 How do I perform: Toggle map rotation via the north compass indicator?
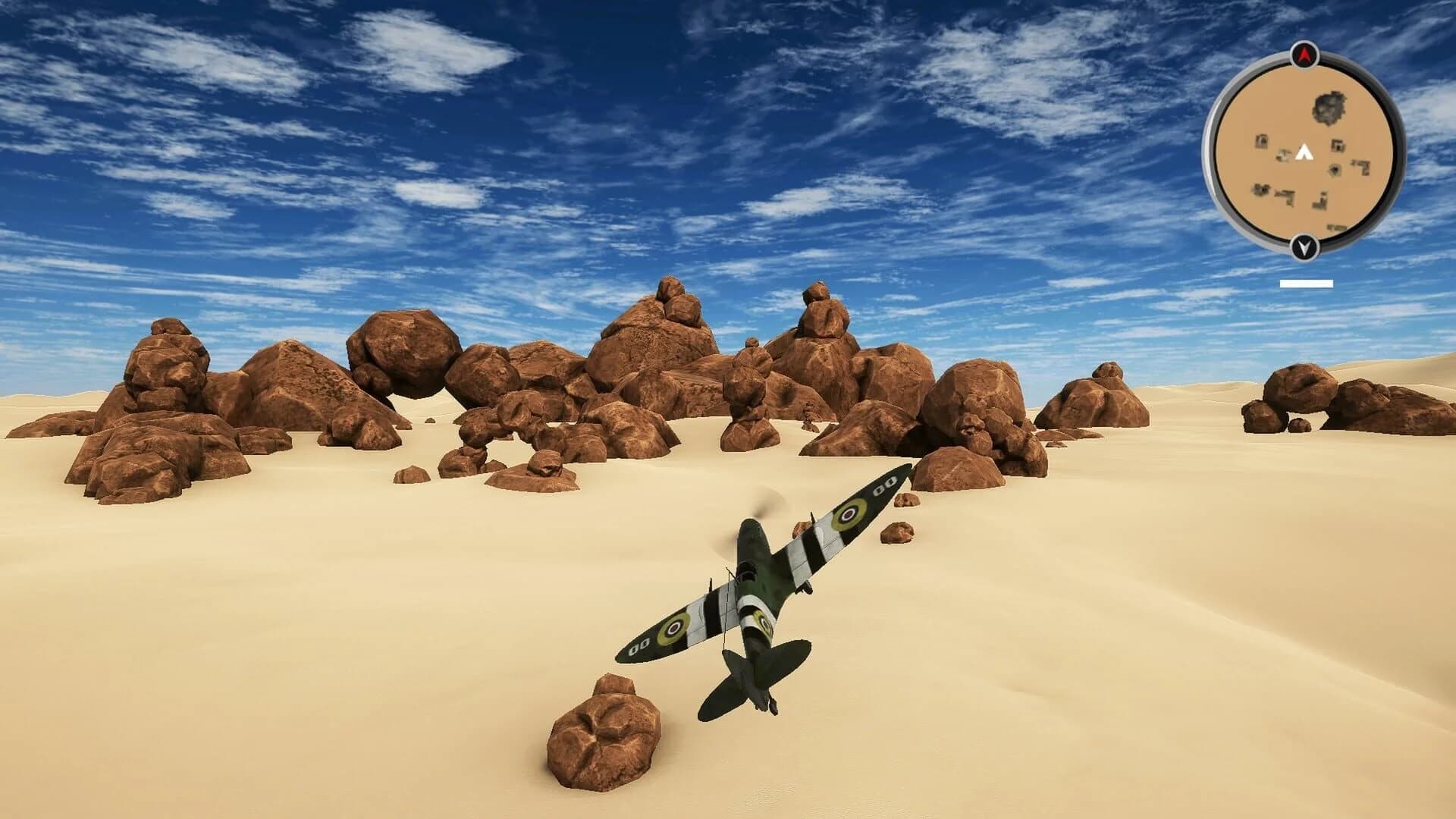(1304, 55)
